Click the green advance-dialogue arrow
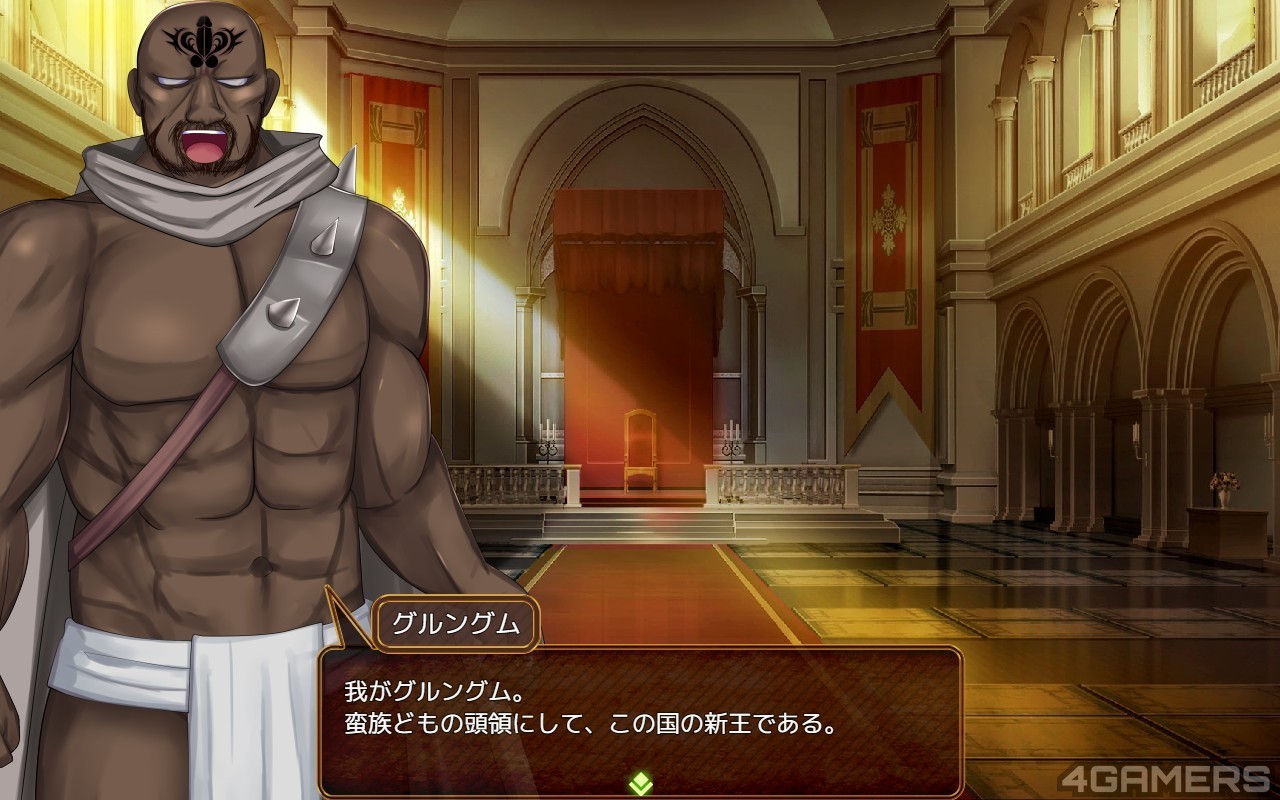 tap(640, 783)
